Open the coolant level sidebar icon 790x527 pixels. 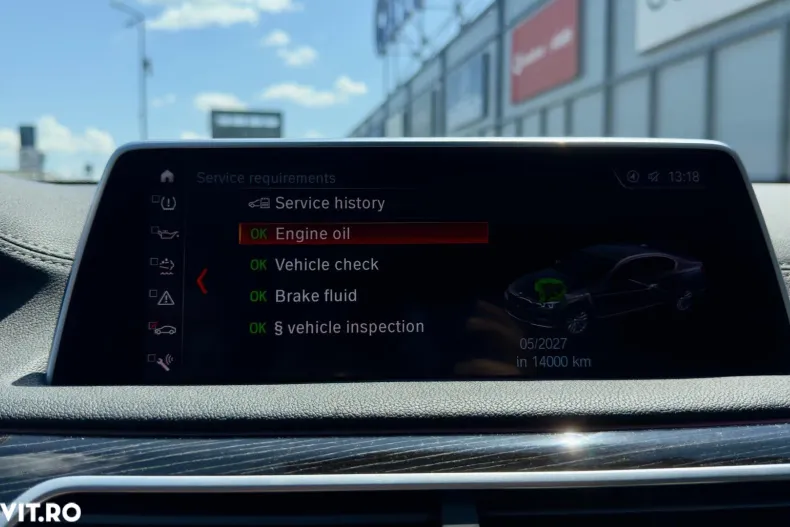(x=165, y=265)
